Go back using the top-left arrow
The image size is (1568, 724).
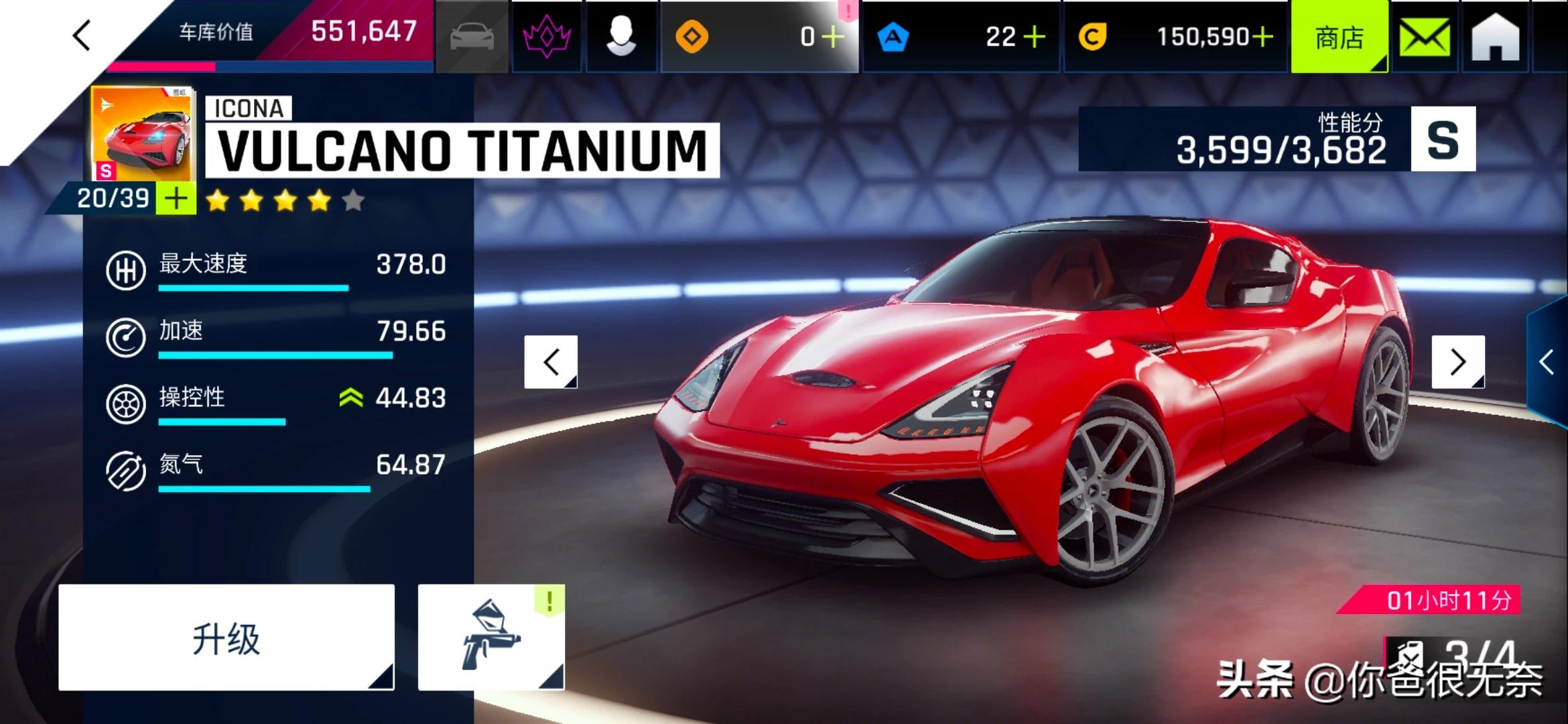[x=82, y=36]
